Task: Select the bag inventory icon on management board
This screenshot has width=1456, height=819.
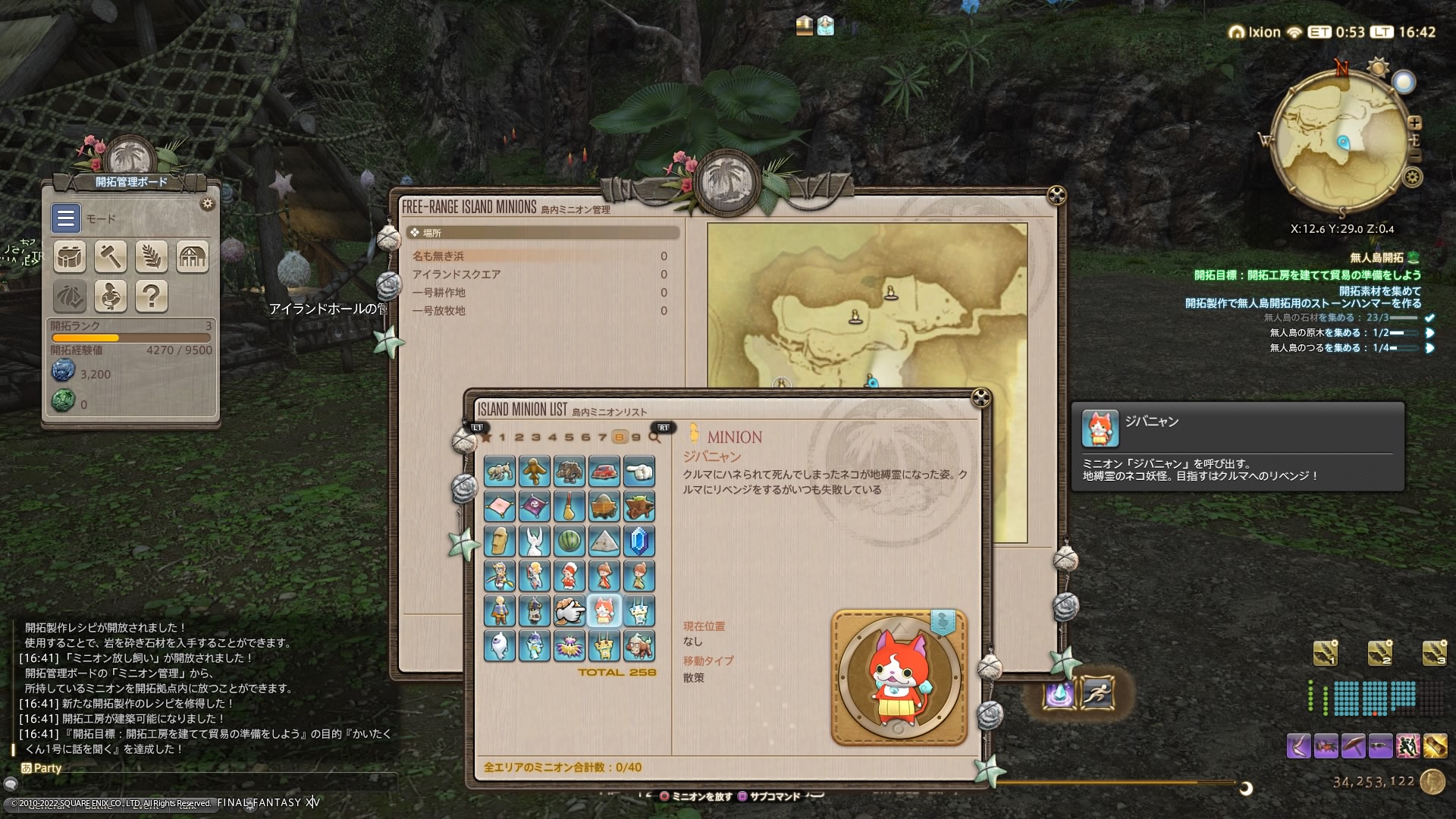Action: 69,256
